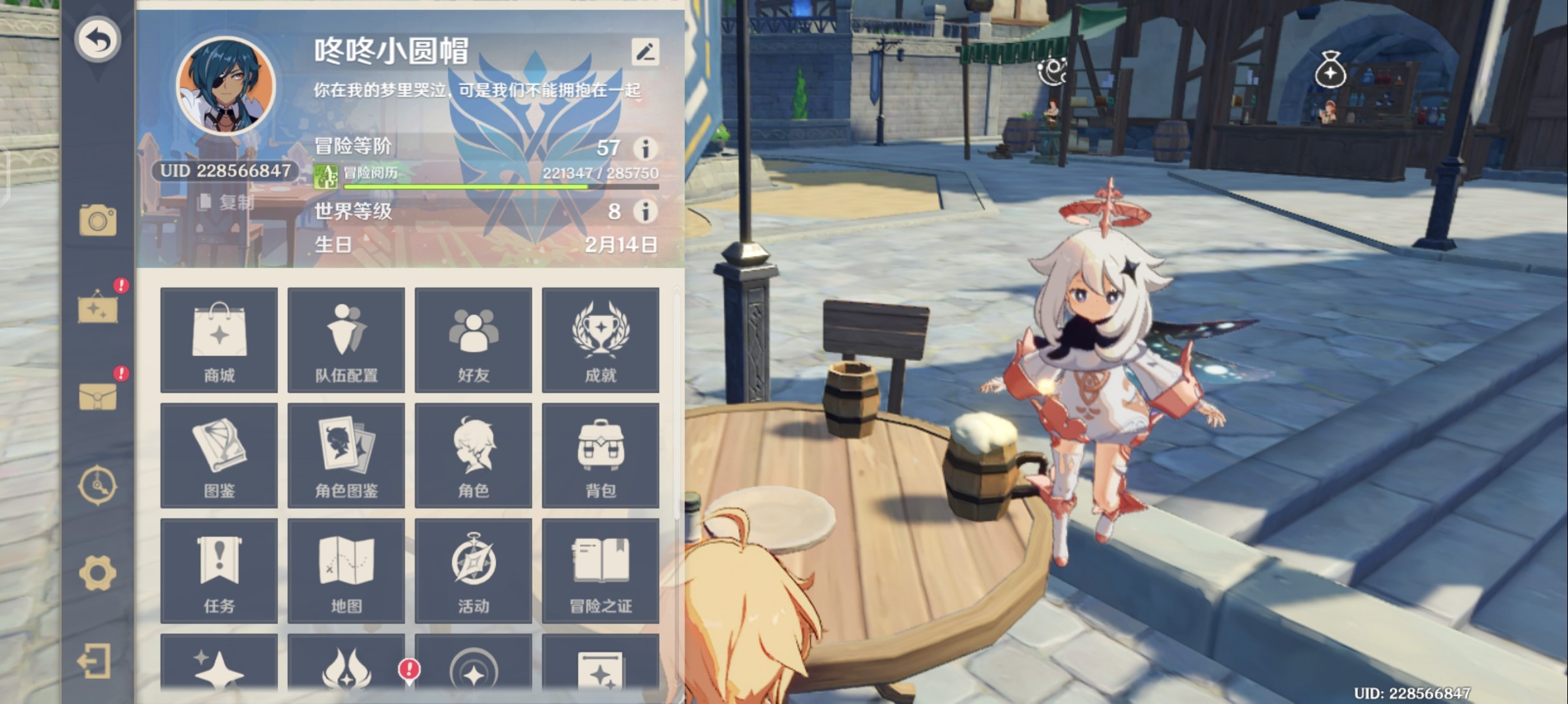The image size is (1568, 704).
Task: Open the 地图 map
Action: [x=346, y=571]
